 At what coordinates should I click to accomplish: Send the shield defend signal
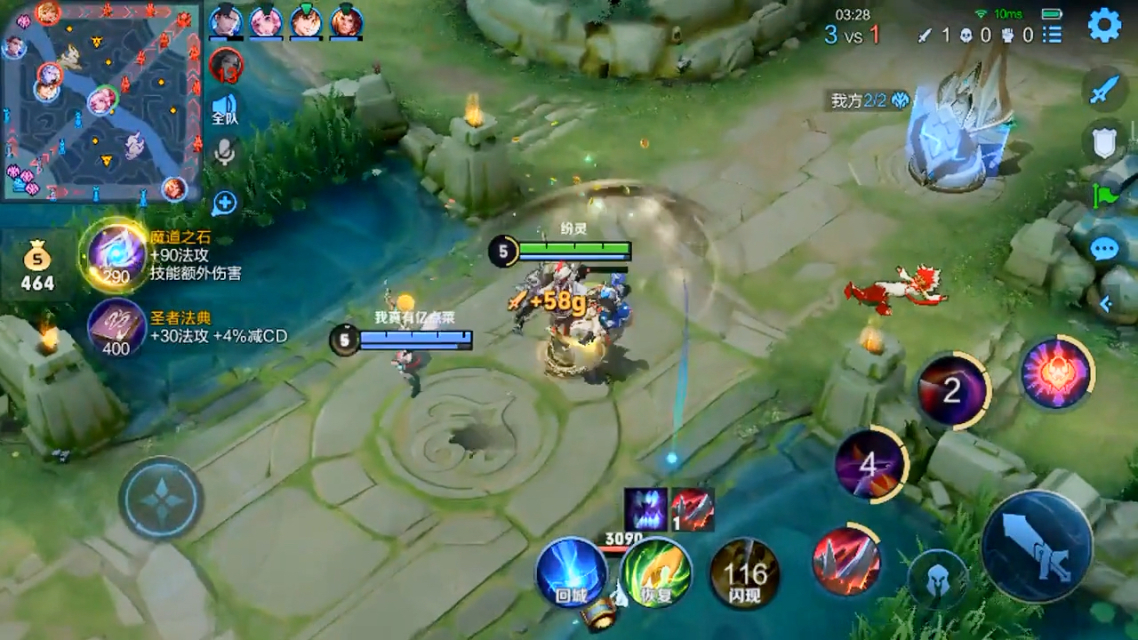pyautogui.click(x=1103, y=143)
